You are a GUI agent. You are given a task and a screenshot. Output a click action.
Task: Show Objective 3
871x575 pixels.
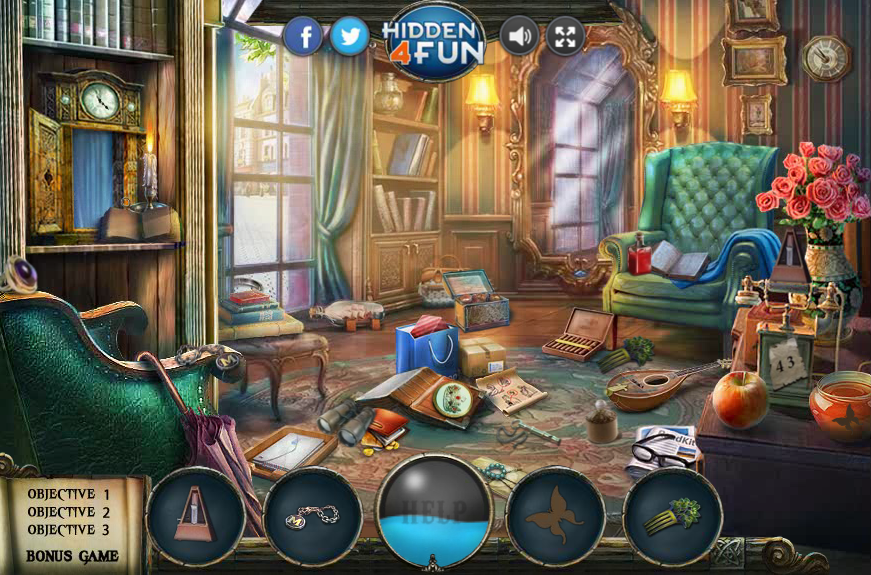(69, 530)
